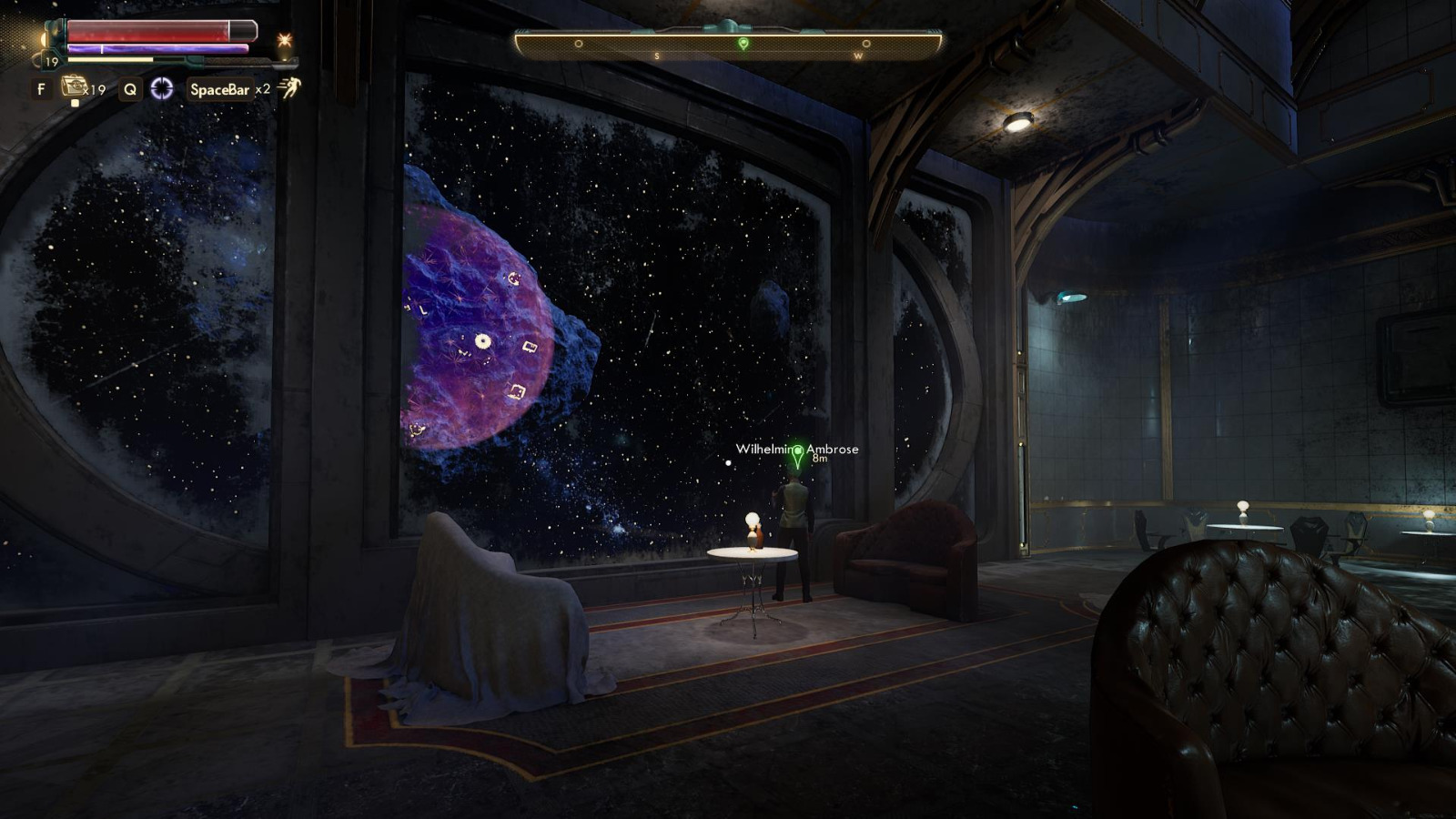1456x819 pixels.
Task: Select the green quest marker on the compass
Action: pyautogui.click(x=743, y=43)
